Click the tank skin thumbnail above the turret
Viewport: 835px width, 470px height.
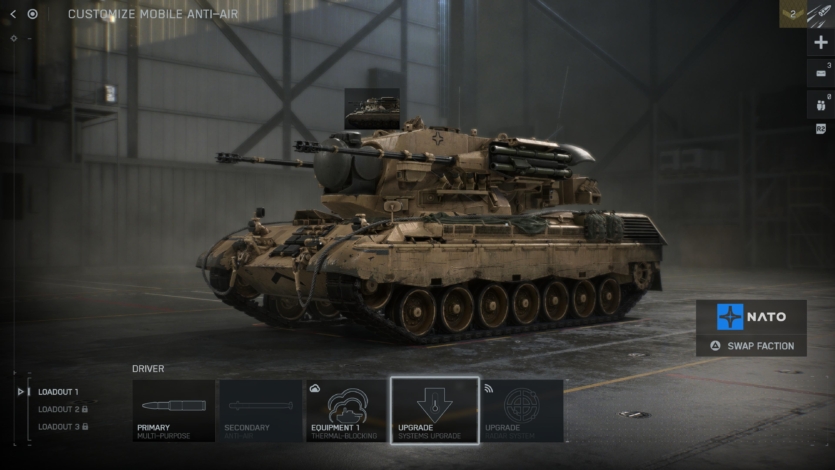372,108
